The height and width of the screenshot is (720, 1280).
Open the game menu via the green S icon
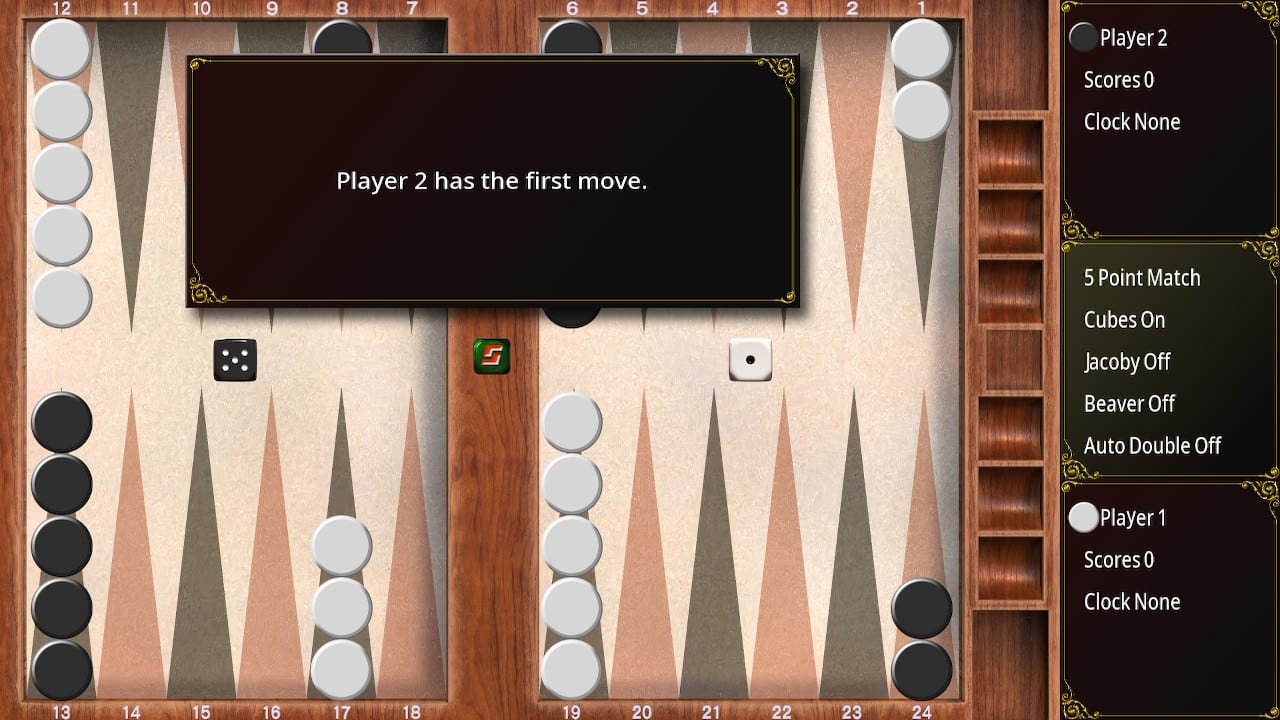pyautogui.click(x=492, y=356)
